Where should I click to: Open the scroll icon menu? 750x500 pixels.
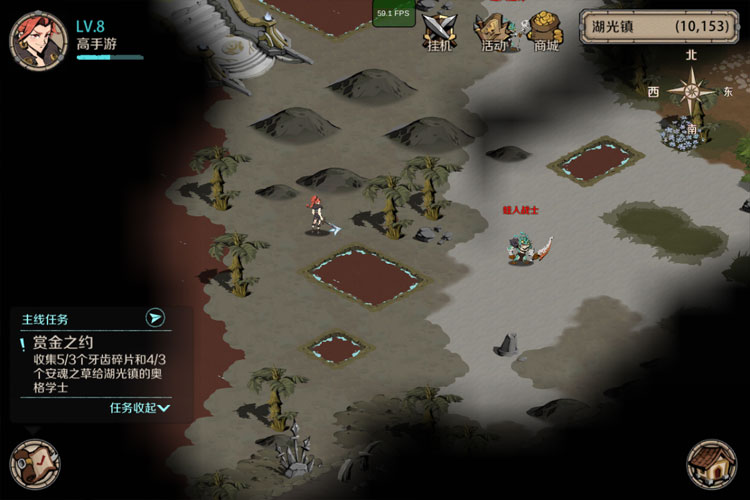point(33,464)
